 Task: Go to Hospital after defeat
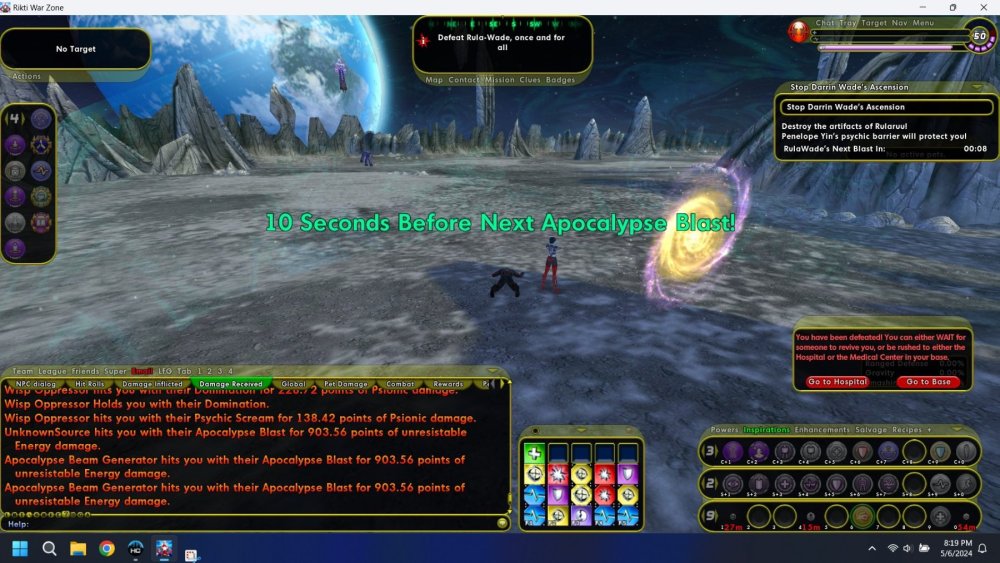(837, 382)
